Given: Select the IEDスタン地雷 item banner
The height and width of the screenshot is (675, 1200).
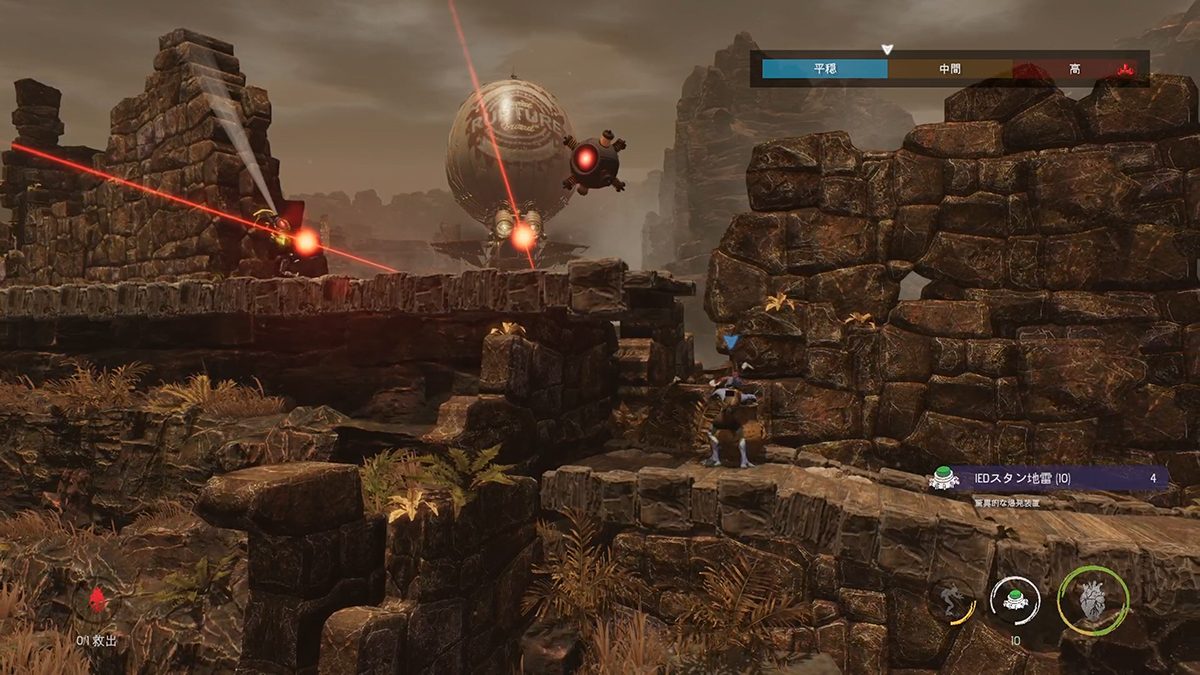Looking at the screenshot, I should [1048, 478].
